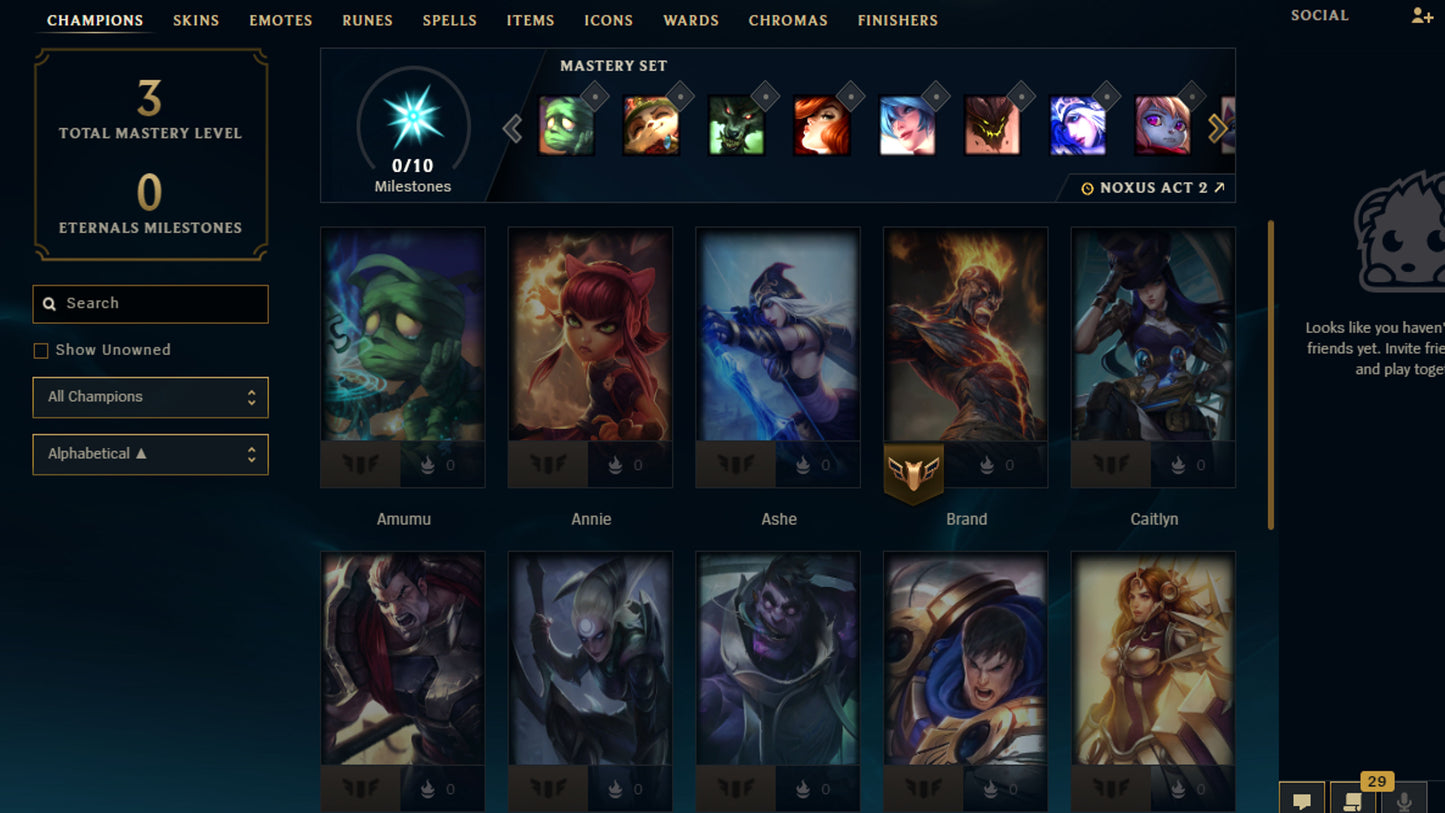Toggle the mastery emblem on Ashe's card
The height and width of the screenshot is (813, 1445).
[735, 464]
